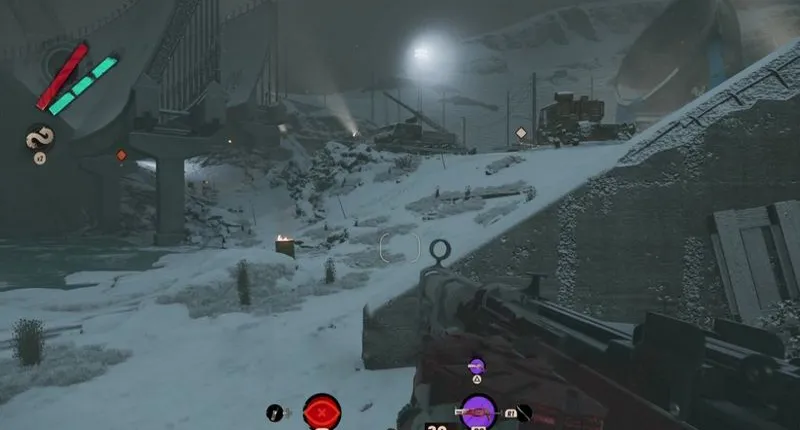The height and width of the screenshot is (430, 800).
Task: Switch to the small purple weapon icon
Action: [476, 367]
